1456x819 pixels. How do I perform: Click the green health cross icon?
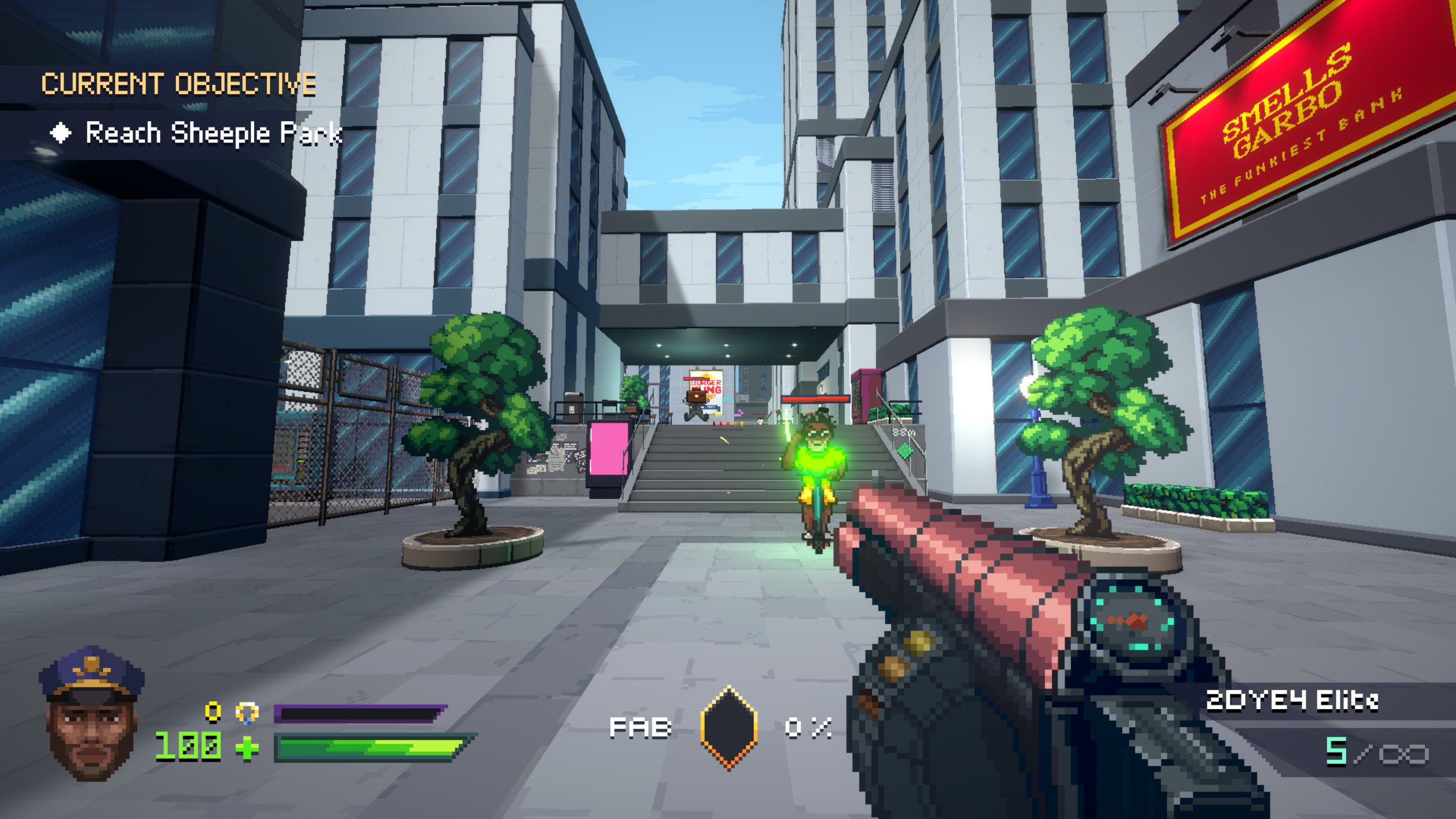coord(247,748)
